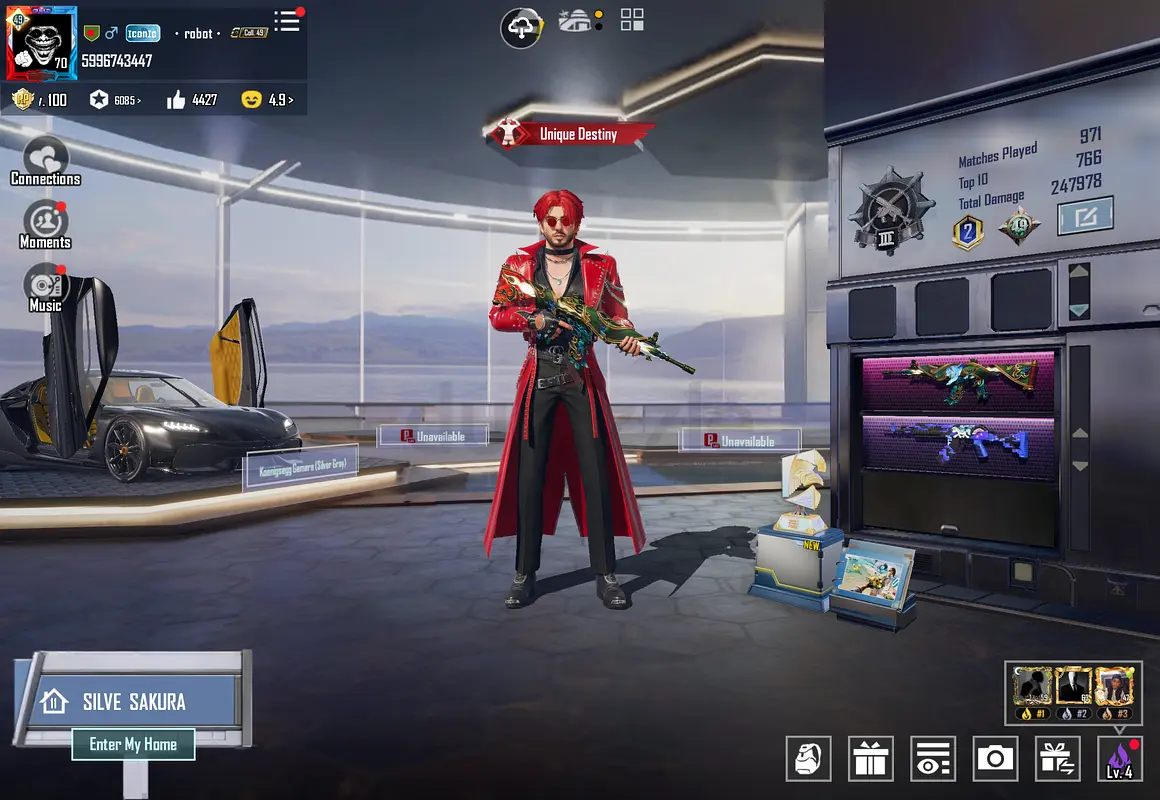
Task: Open the Moments feed
Action: point(45,224)
